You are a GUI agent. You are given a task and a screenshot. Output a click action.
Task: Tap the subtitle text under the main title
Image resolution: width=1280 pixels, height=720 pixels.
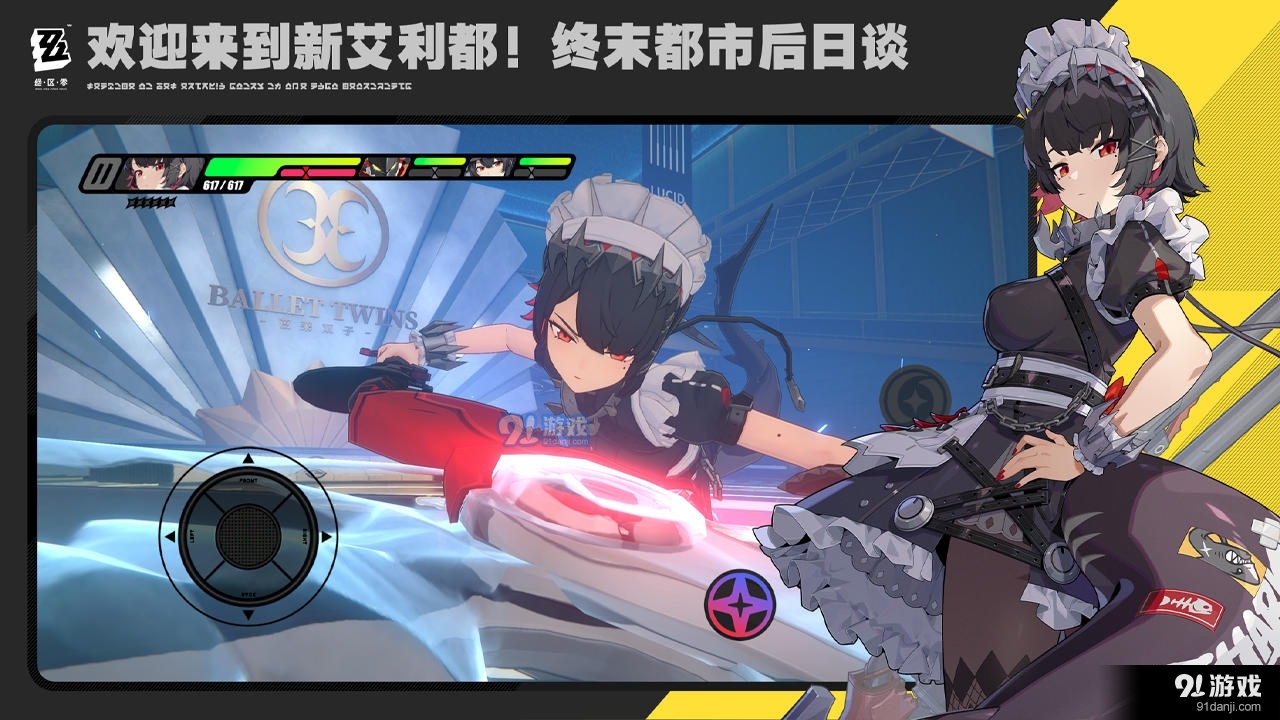click(x=249, y=86)
